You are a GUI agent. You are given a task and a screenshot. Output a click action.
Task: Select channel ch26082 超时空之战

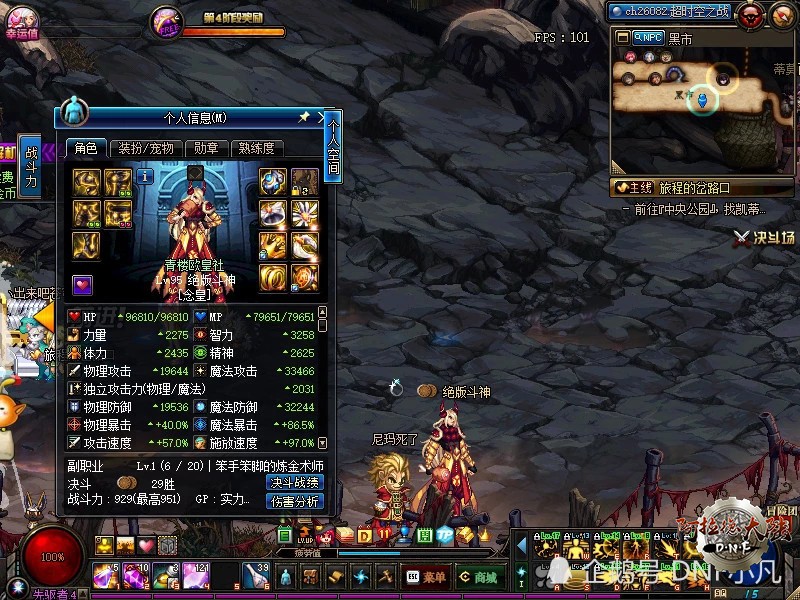tap(672, 11)
